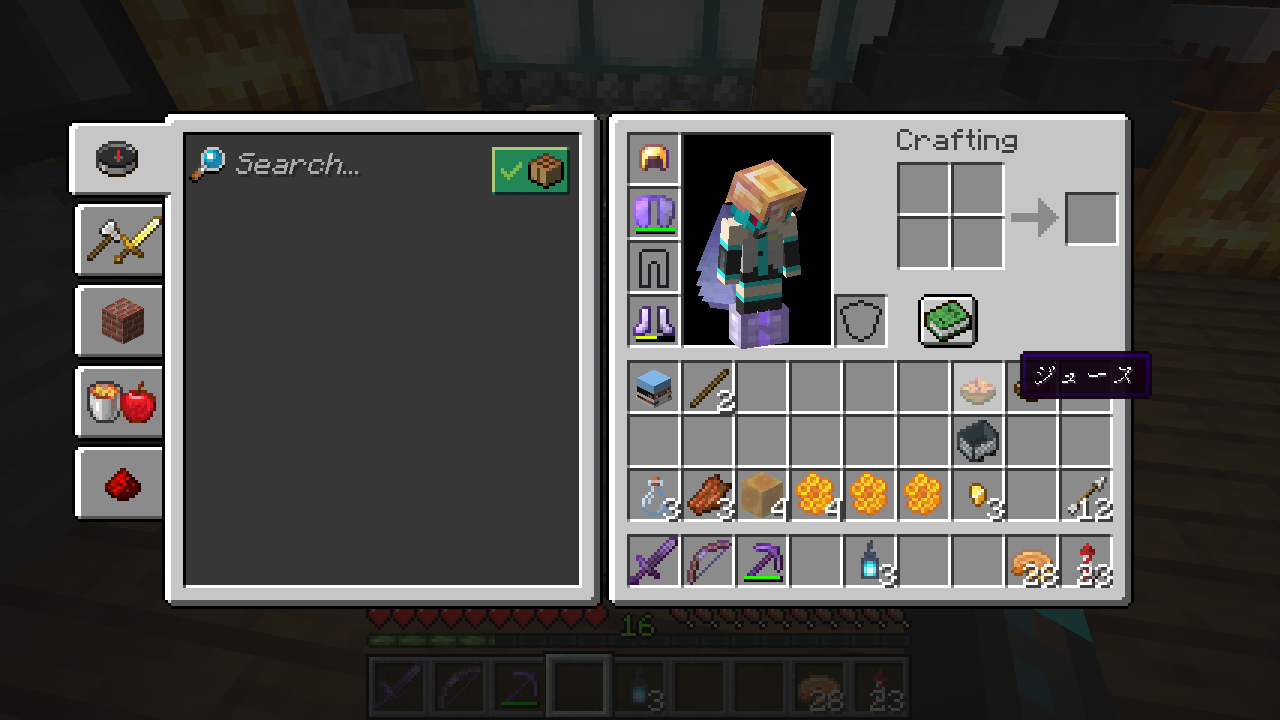The height and width of the screenshot is (720, 1280).
Task: Pick up the stack of two sticks
Action: 709,388
